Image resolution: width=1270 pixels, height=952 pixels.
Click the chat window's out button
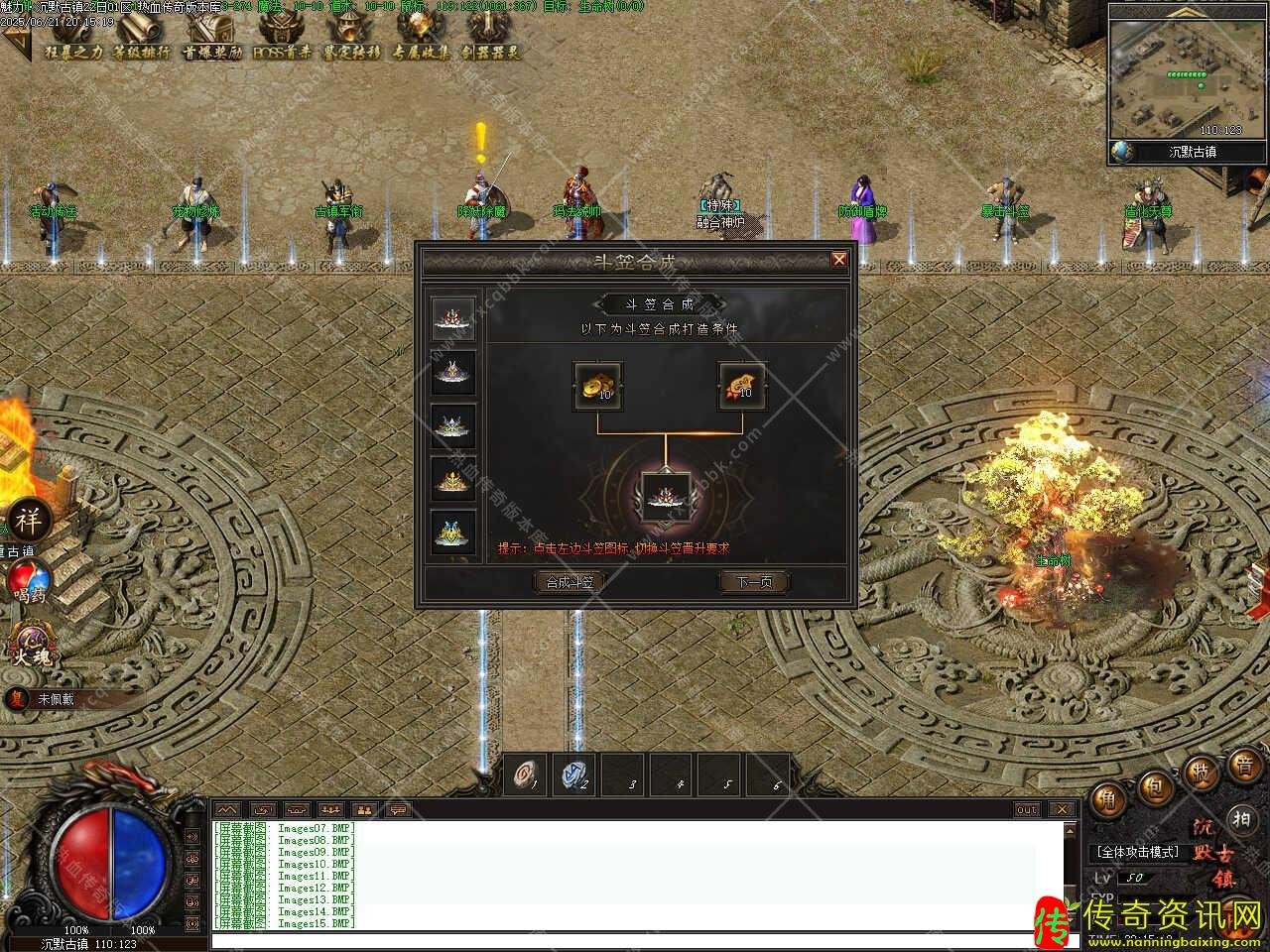[1027, 809]
